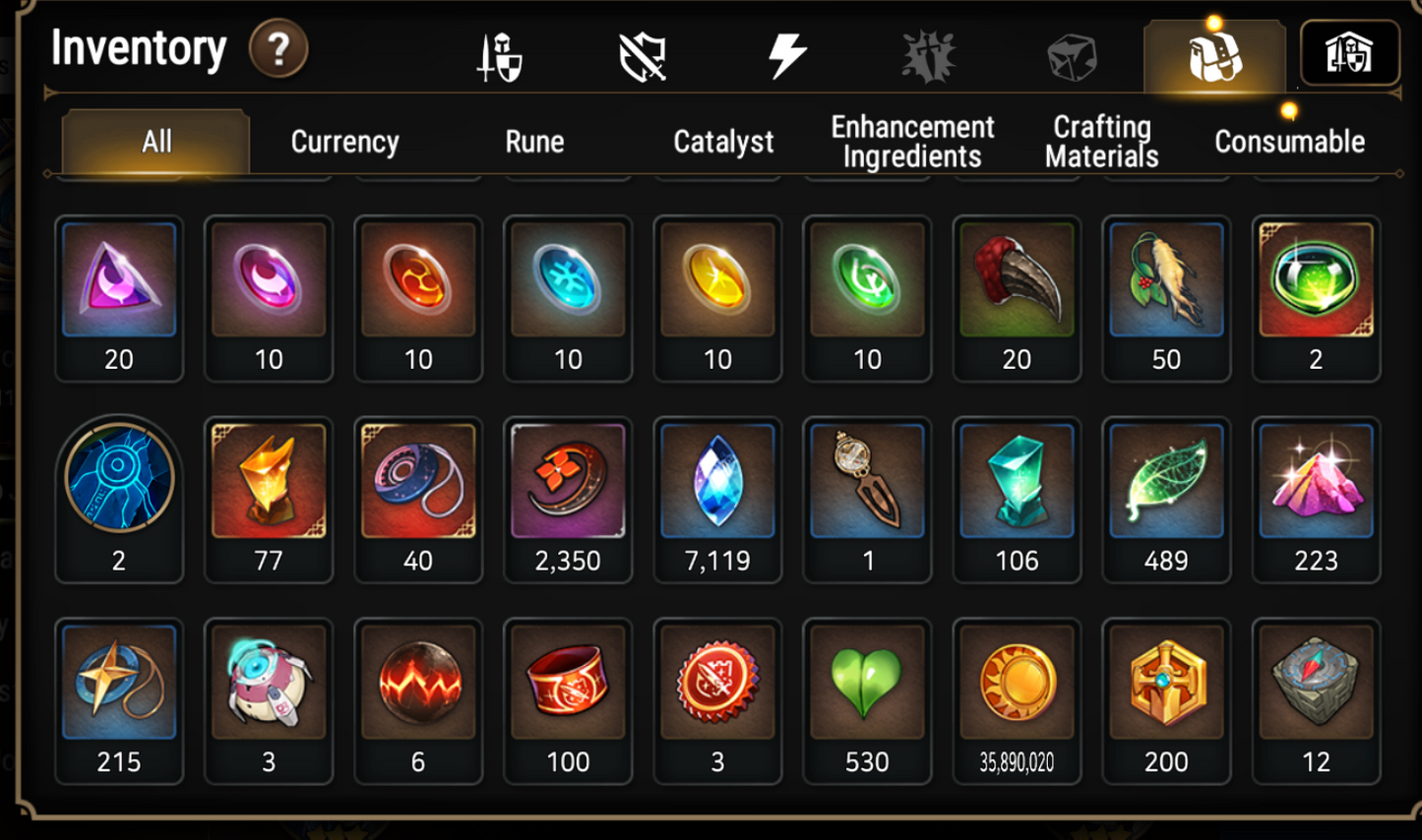Image resolution: width=1422 pixels, height=840 pixels.
Task: Select the crossed-out shield icon
Action: [643, 57]
